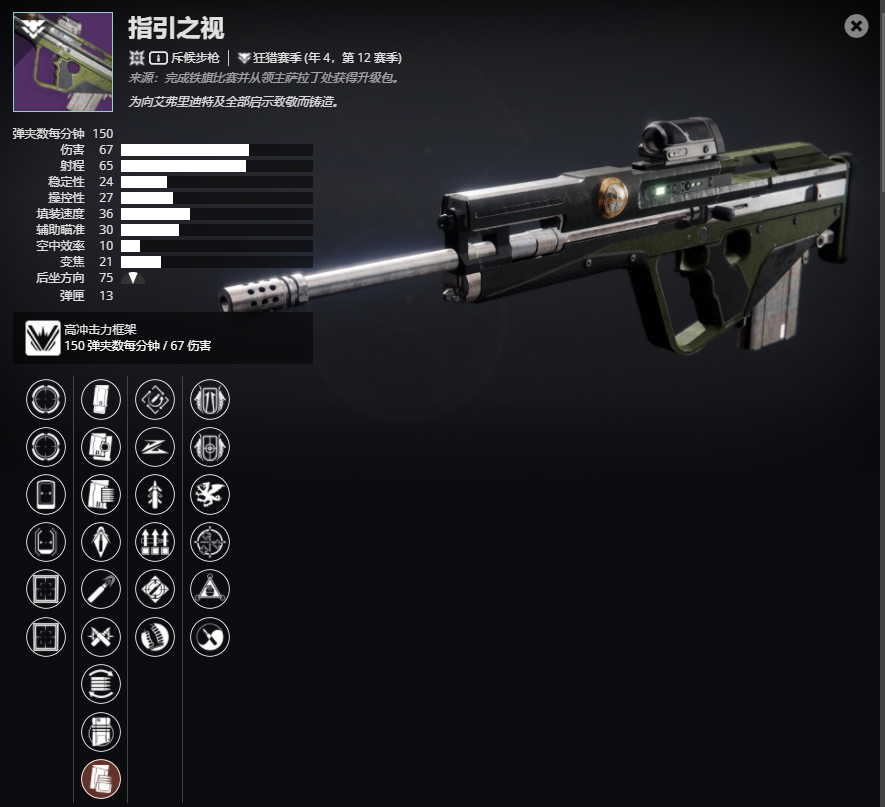The width and height of the screenshot is (885, 807).
Task: Choose the Zen Moment Z-shaped perk
Action: coord(155,446)
